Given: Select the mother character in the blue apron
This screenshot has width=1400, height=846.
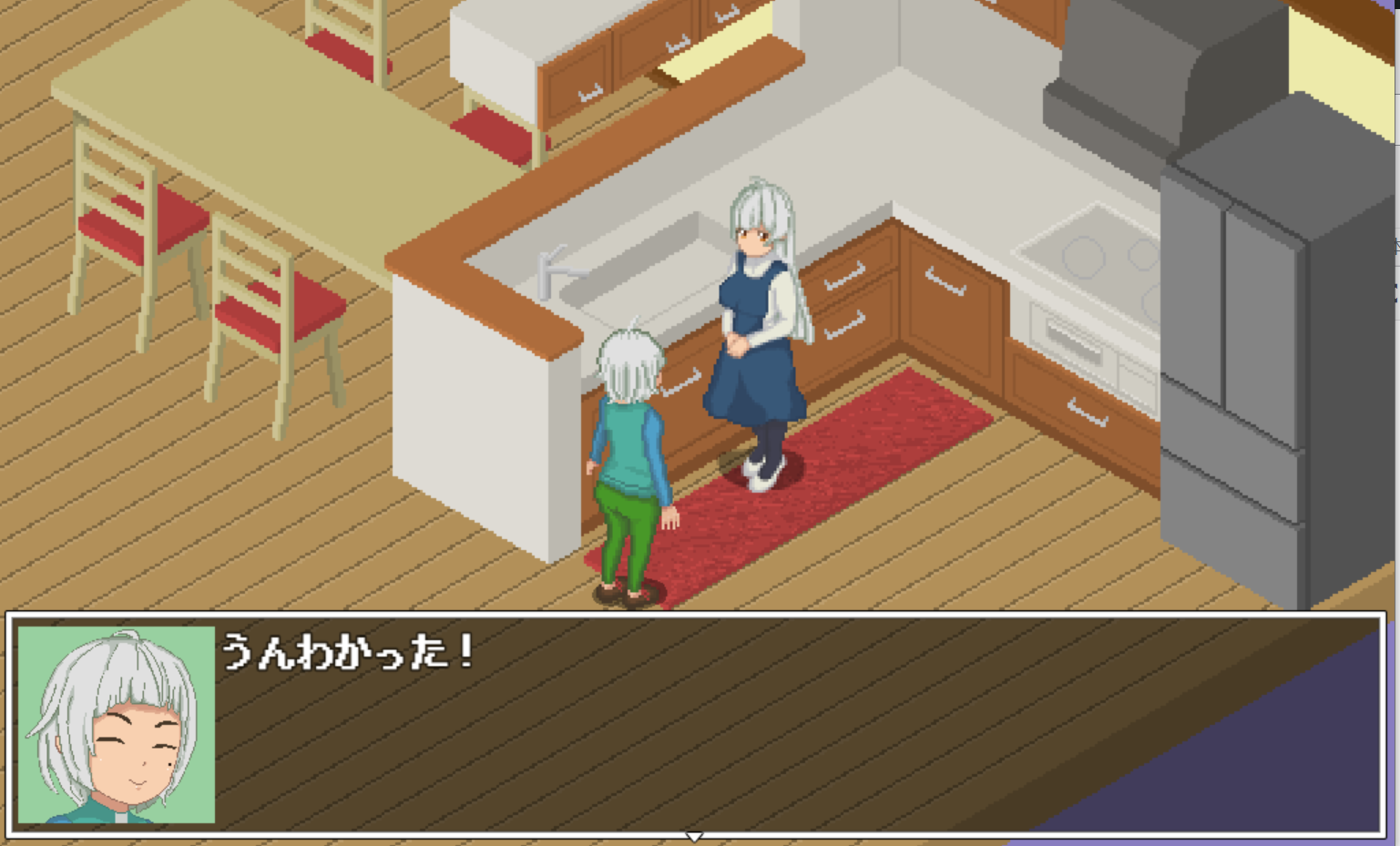Looking at the screenshot, I should click(756, 319).
